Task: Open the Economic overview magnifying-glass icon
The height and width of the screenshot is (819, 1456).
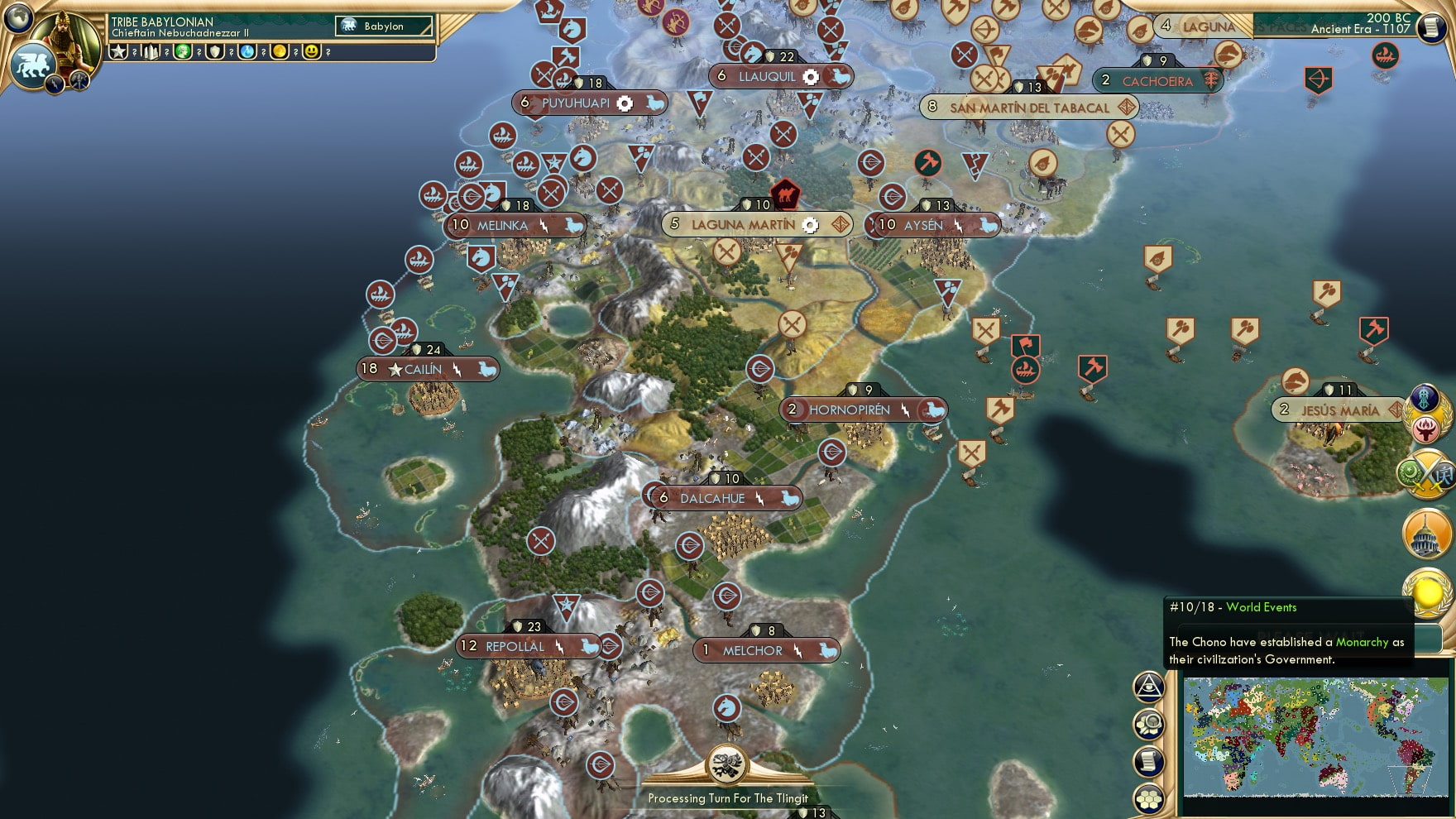Action: (x=1148, y=725)
